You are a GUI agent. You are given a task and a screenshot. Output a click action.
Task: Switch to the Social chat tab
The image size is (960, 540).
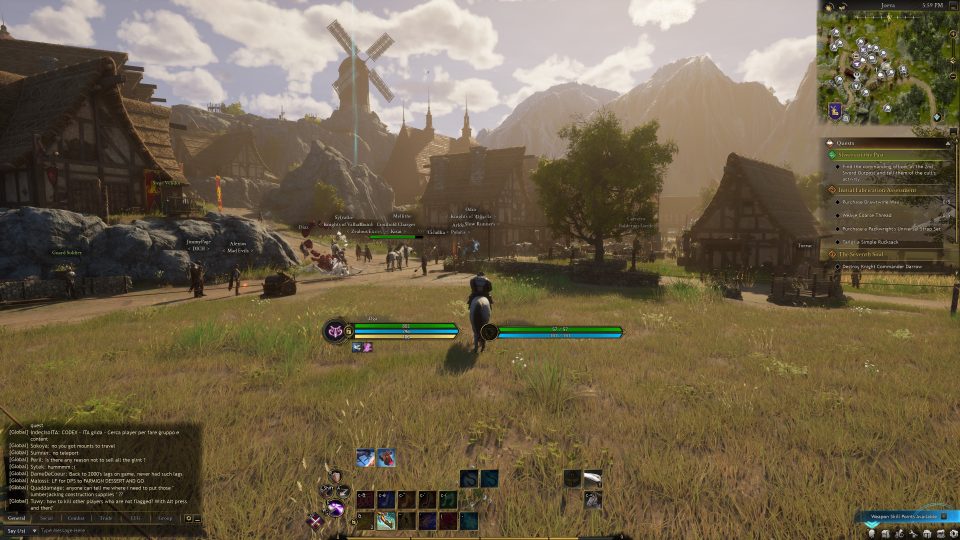(46, 518)
